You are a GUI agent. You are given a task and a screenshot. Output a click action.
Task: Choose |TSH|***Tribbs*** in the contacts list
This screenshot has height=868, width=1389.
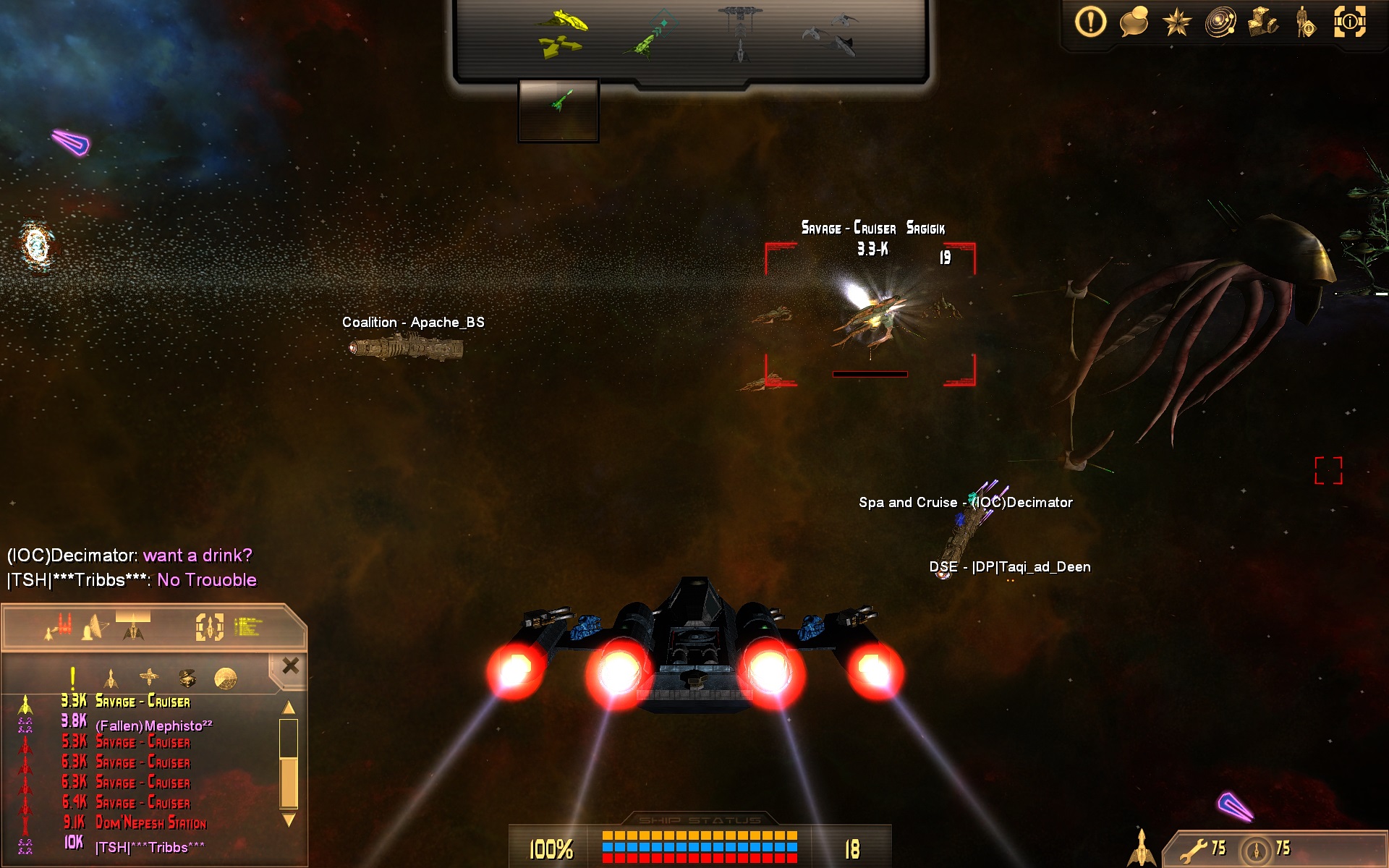(x=150, y=847)
